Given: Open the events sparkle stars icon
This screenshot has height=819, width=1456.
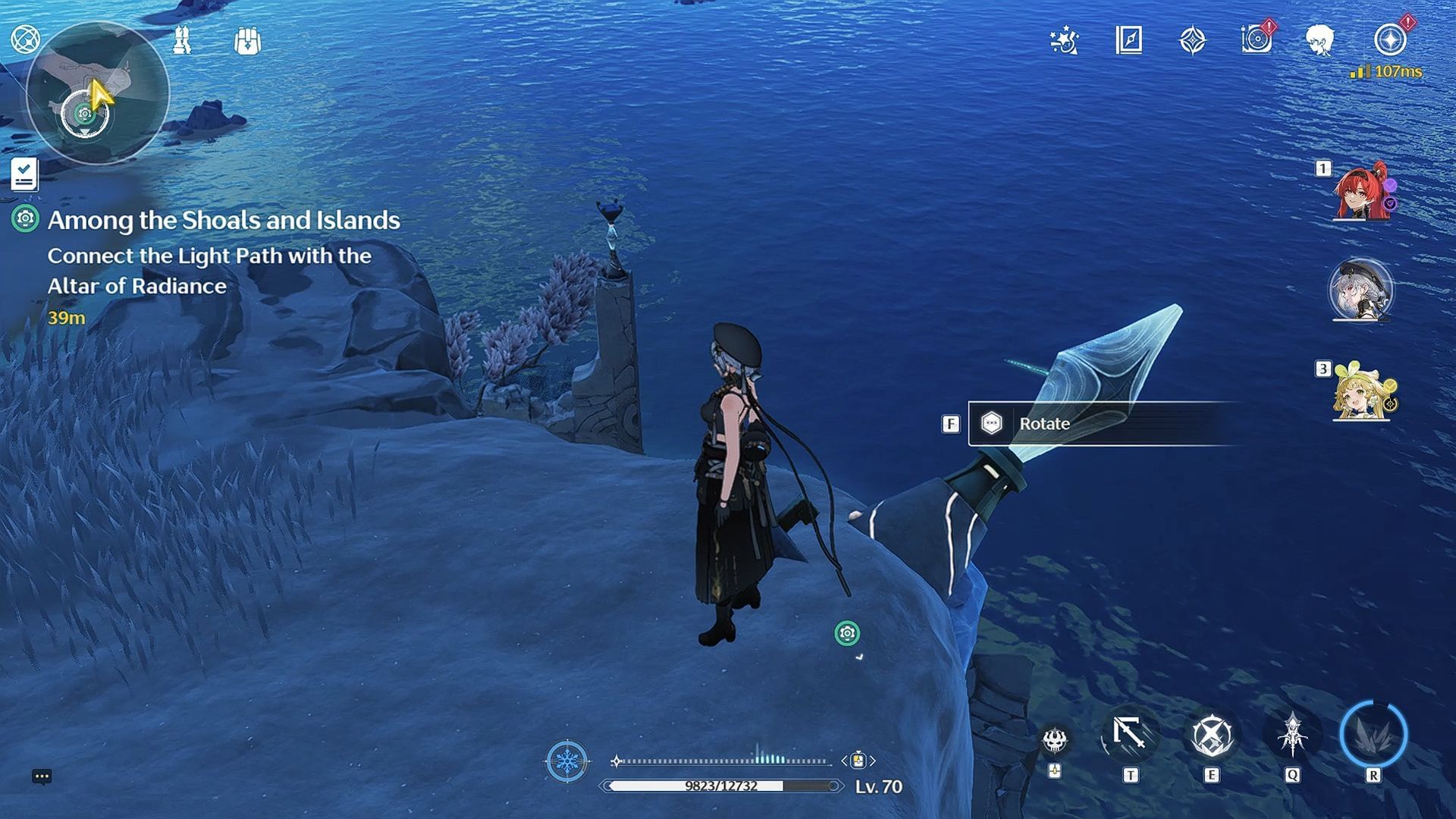Looking at the screenshot, I should tap(1064, 40).
